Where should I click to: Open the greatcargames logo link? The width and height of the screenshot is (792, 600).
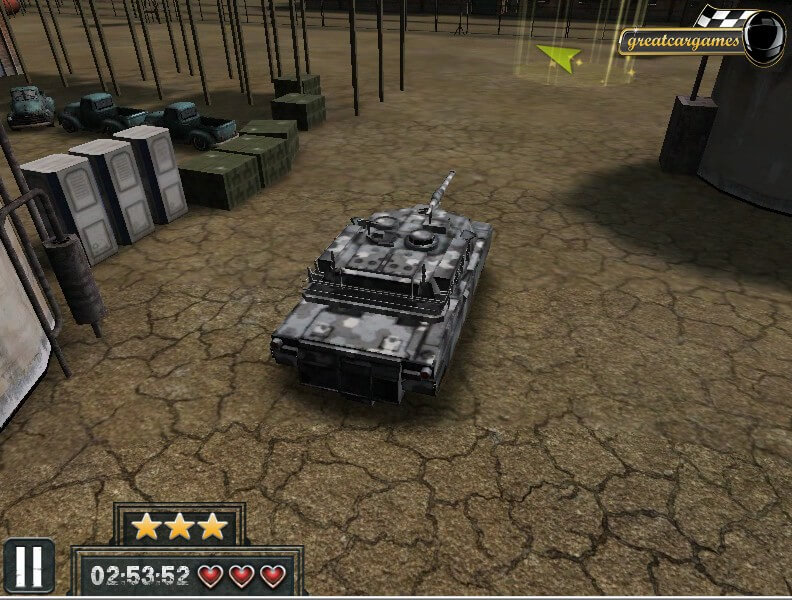(702, 39)
